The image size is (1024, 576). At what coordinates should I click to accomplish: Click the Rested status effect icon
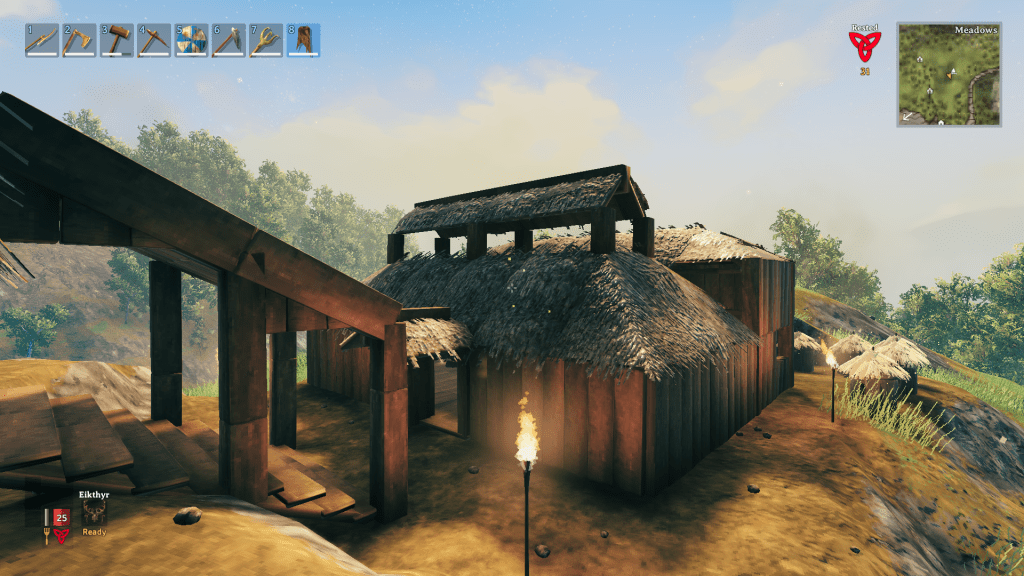[864, 46]
